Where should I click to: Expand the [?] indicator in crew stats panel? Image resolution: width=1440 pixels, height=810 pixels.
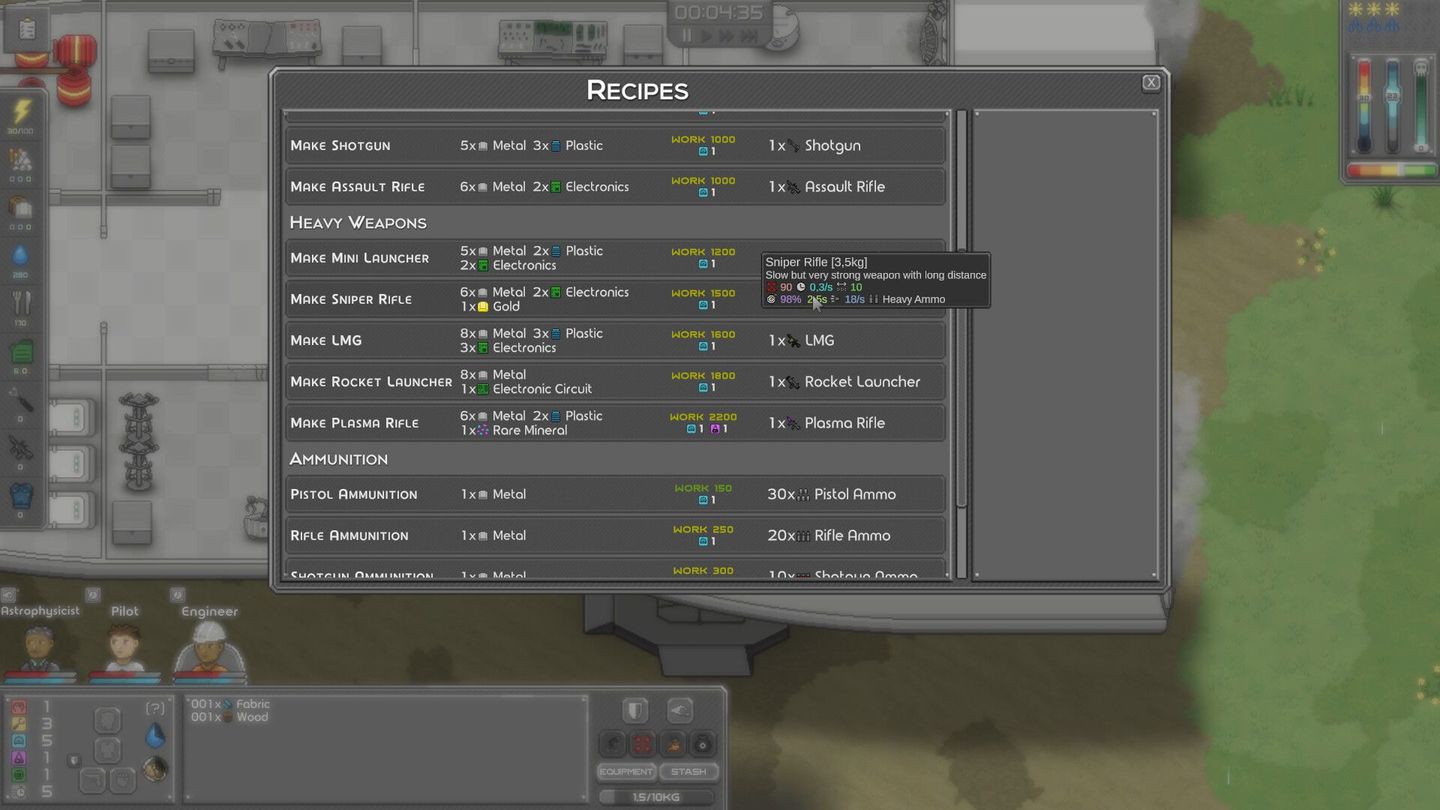point(156,707)
